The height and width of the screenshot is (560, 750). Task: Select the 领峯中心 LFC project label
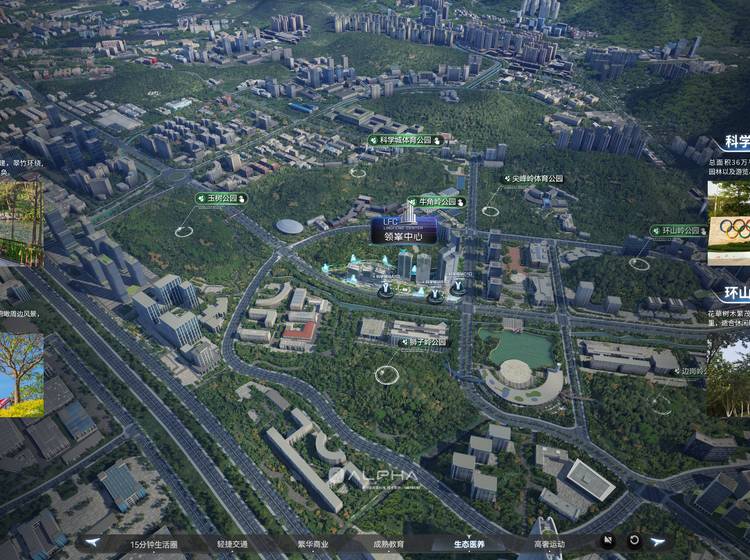403,231
